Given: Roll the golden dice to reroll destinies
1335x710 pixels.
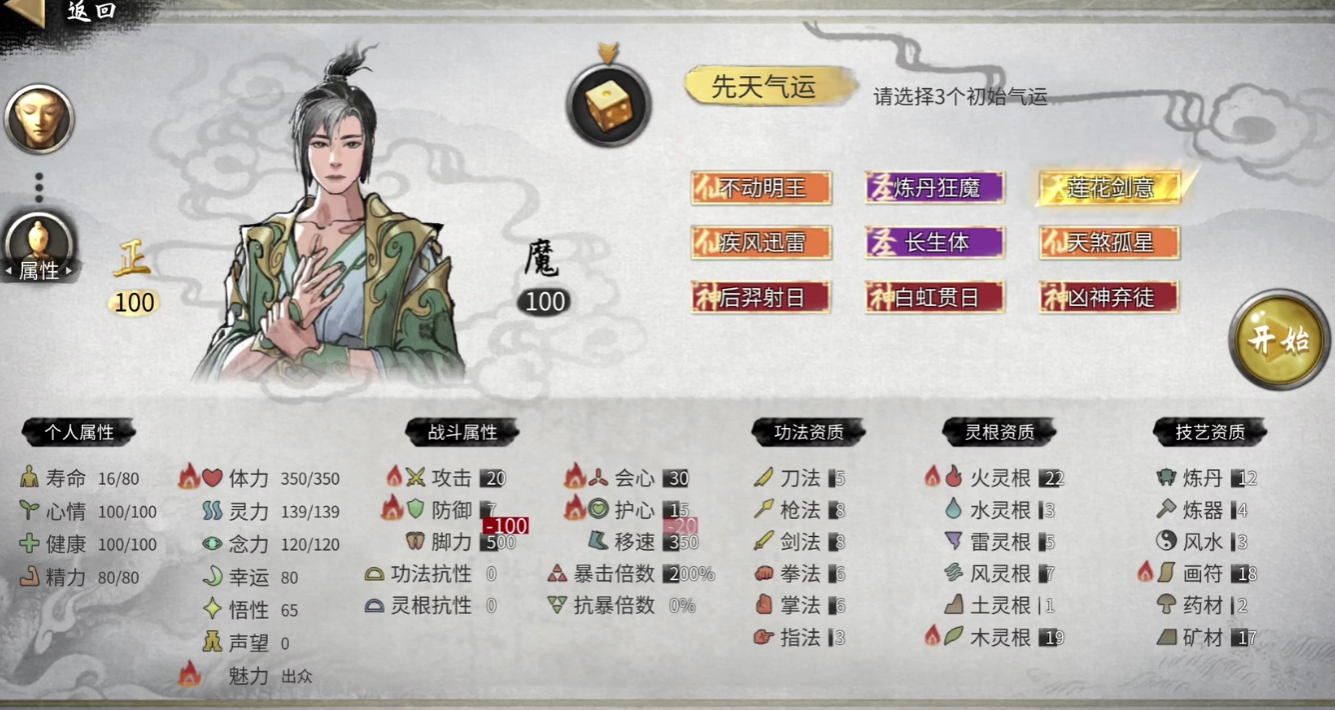Looking at the screenshot, I should pos(608,104).
